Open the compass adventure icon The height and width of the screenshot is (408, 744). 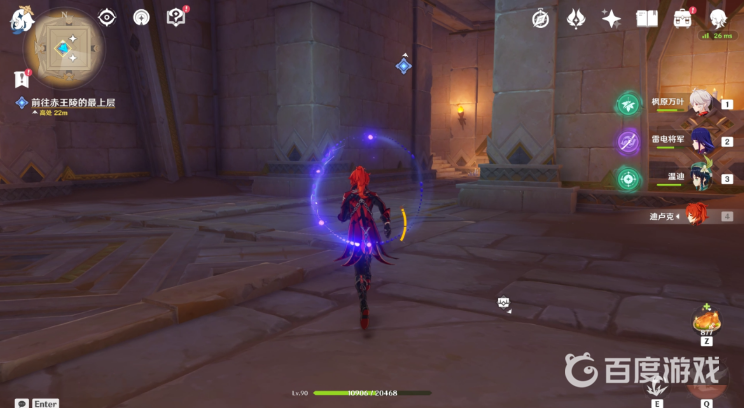(x=541, y=18)
